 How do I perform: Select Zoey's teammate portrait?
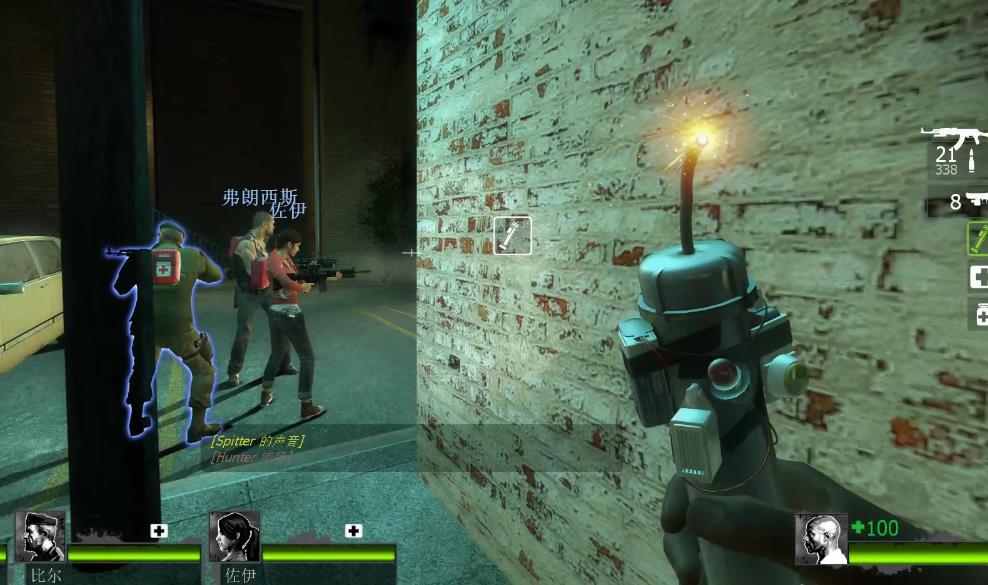coord(234,537)
